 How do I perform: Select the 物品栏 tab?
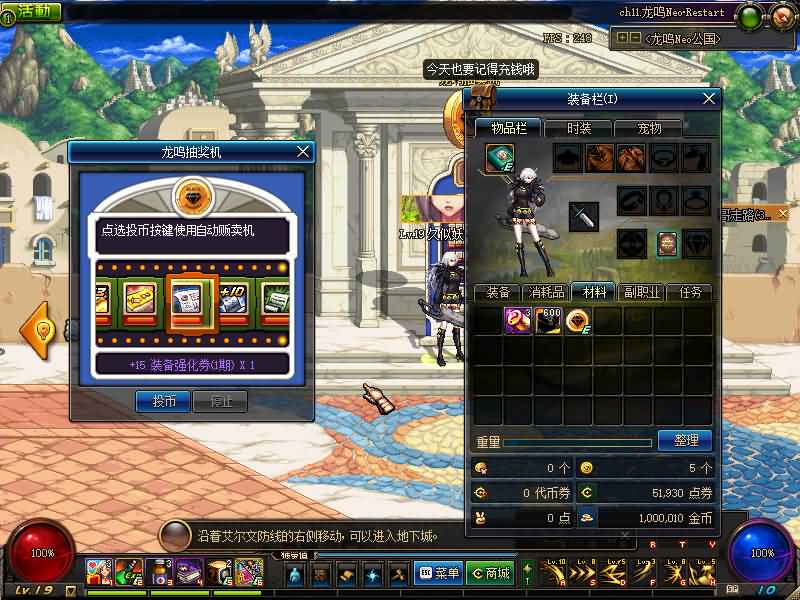coord(507,128)
